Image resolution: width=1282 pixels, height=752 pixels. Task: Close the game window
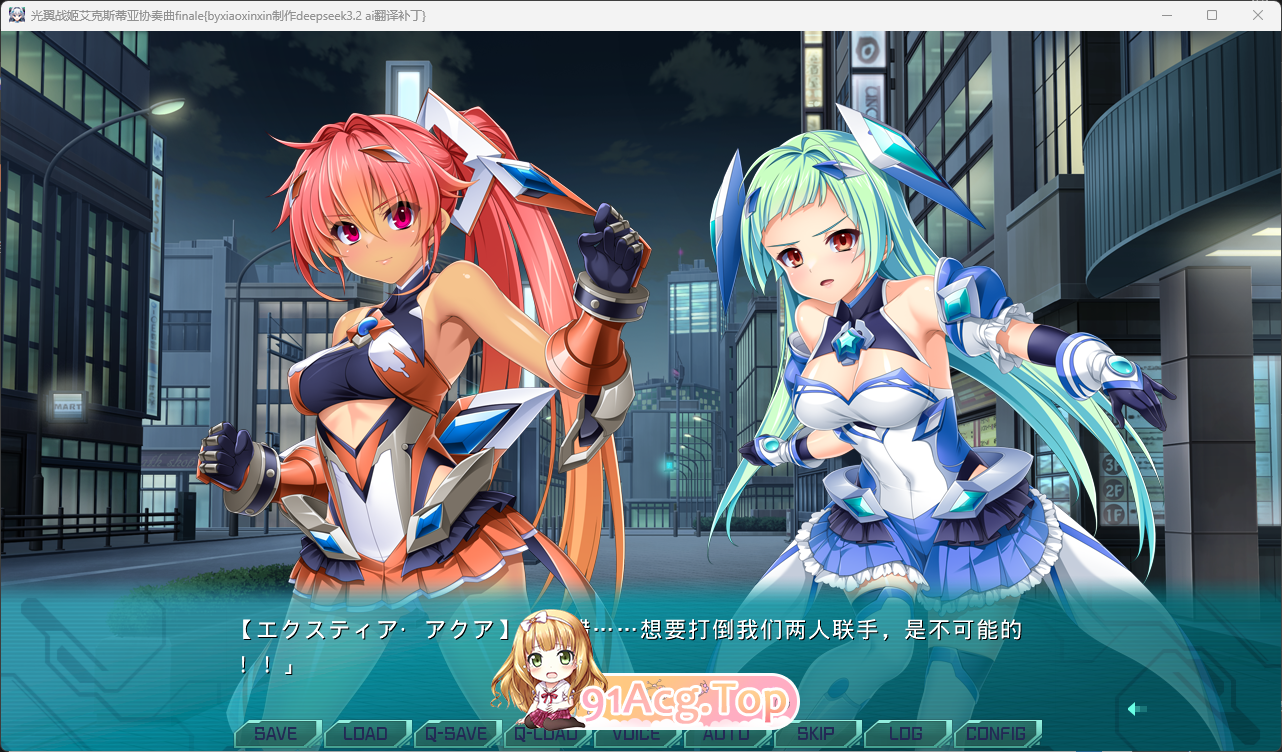1259,15
